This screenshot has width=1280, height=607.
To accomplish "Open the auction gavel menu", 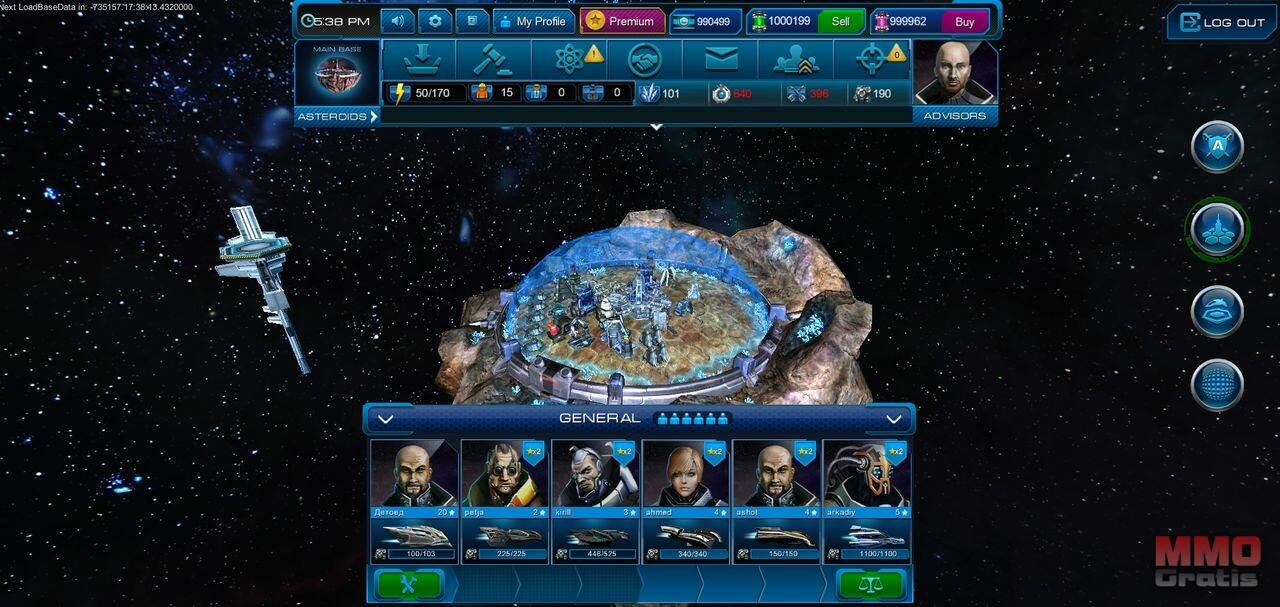I will coord(492,60).
